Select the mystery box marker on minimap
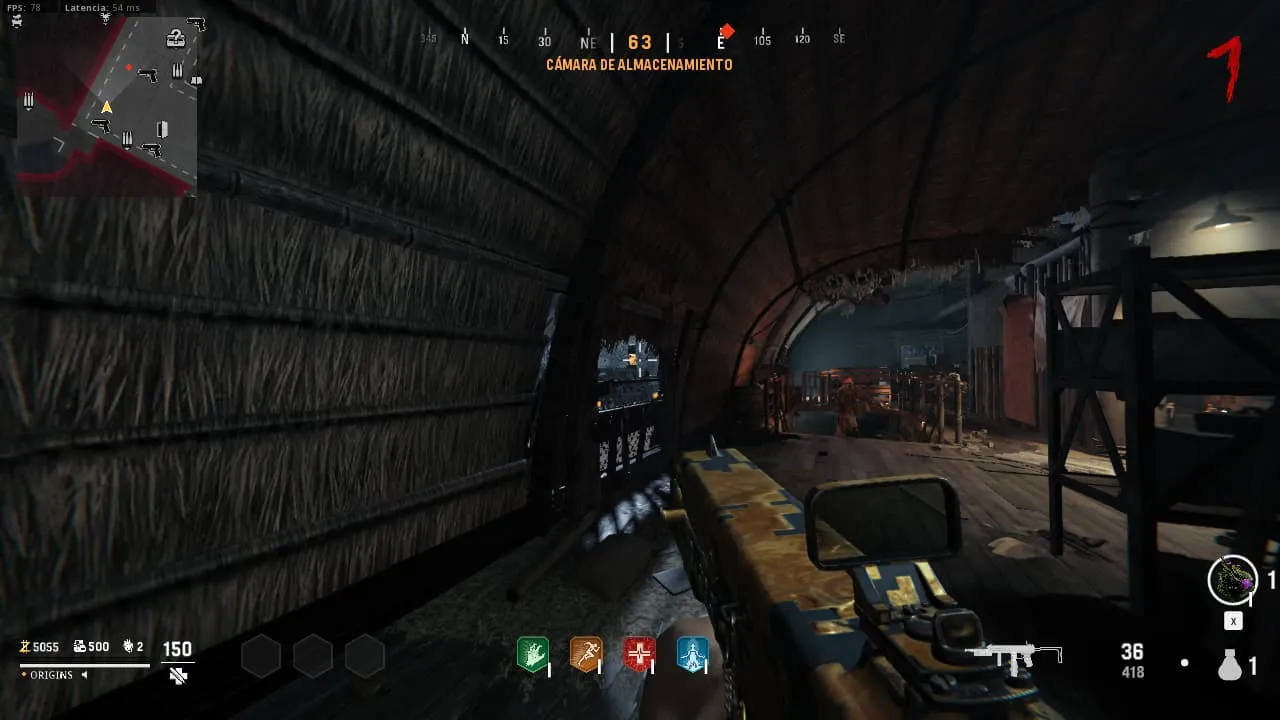1280x720 pixels. click(176, 39)
